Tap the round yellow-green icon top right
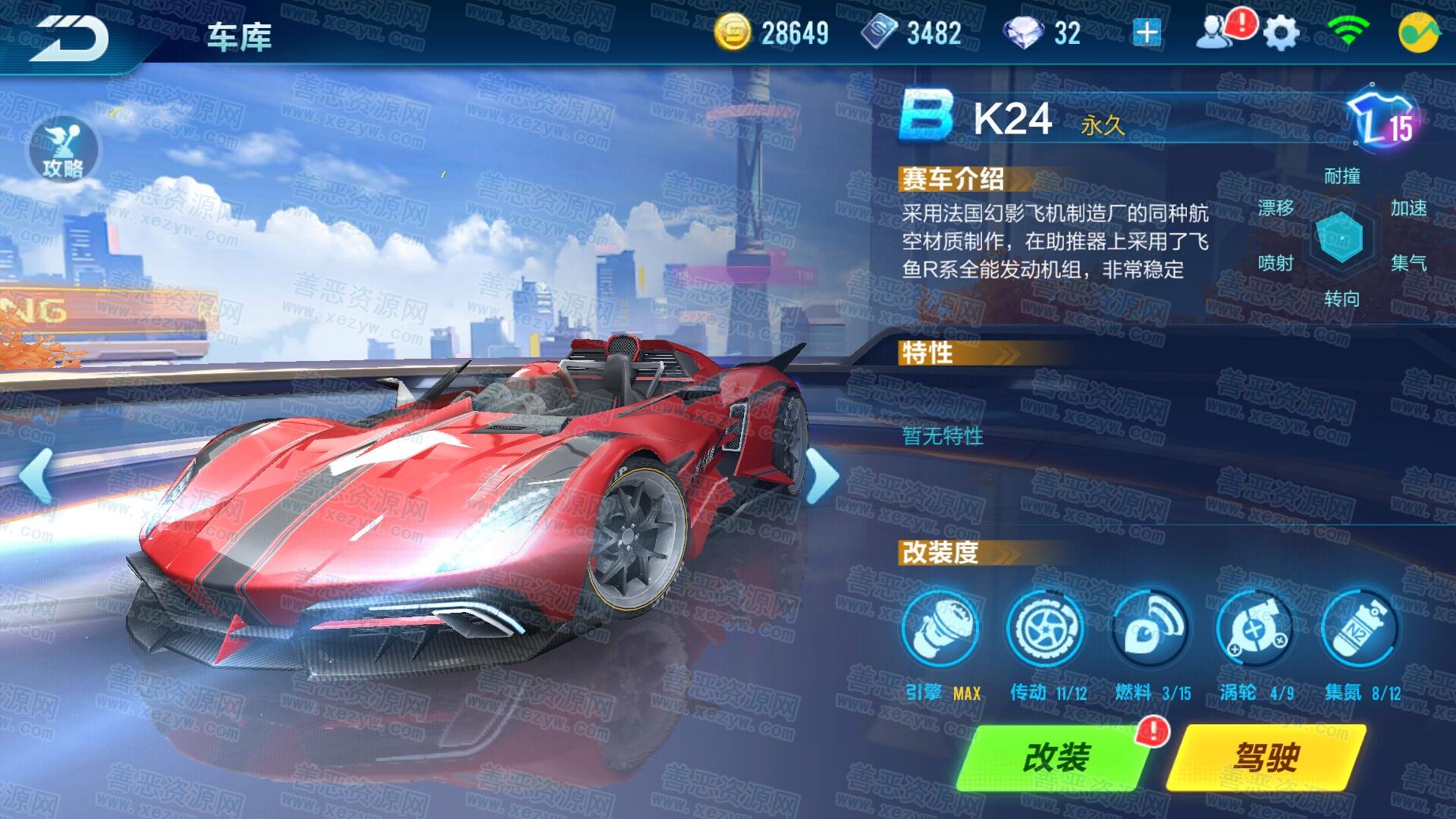Viewport: 1456px width, 819px height. [x=1418, y=33]
